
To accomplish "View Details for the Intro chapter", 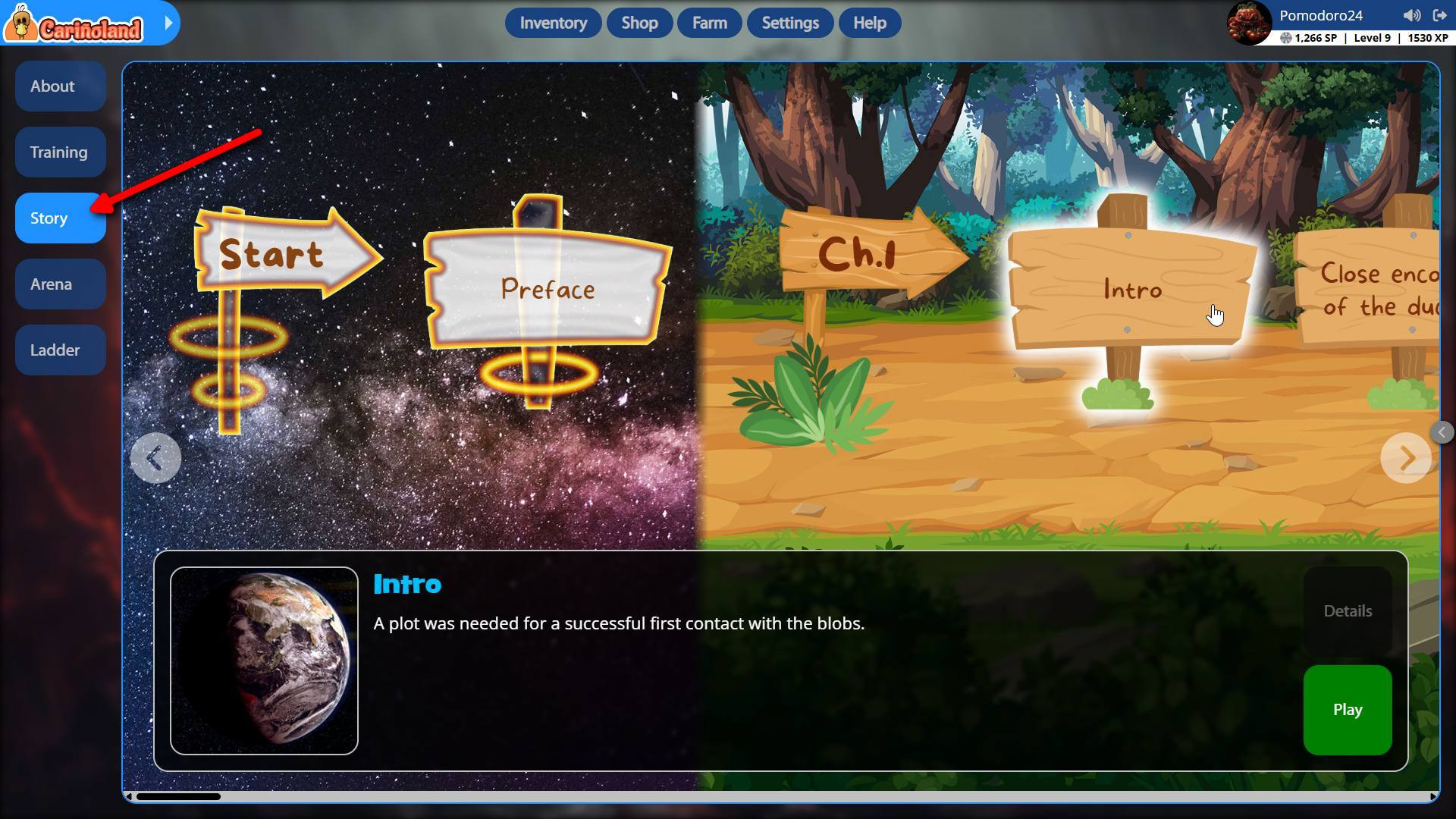I will (x=1347, y=611).
